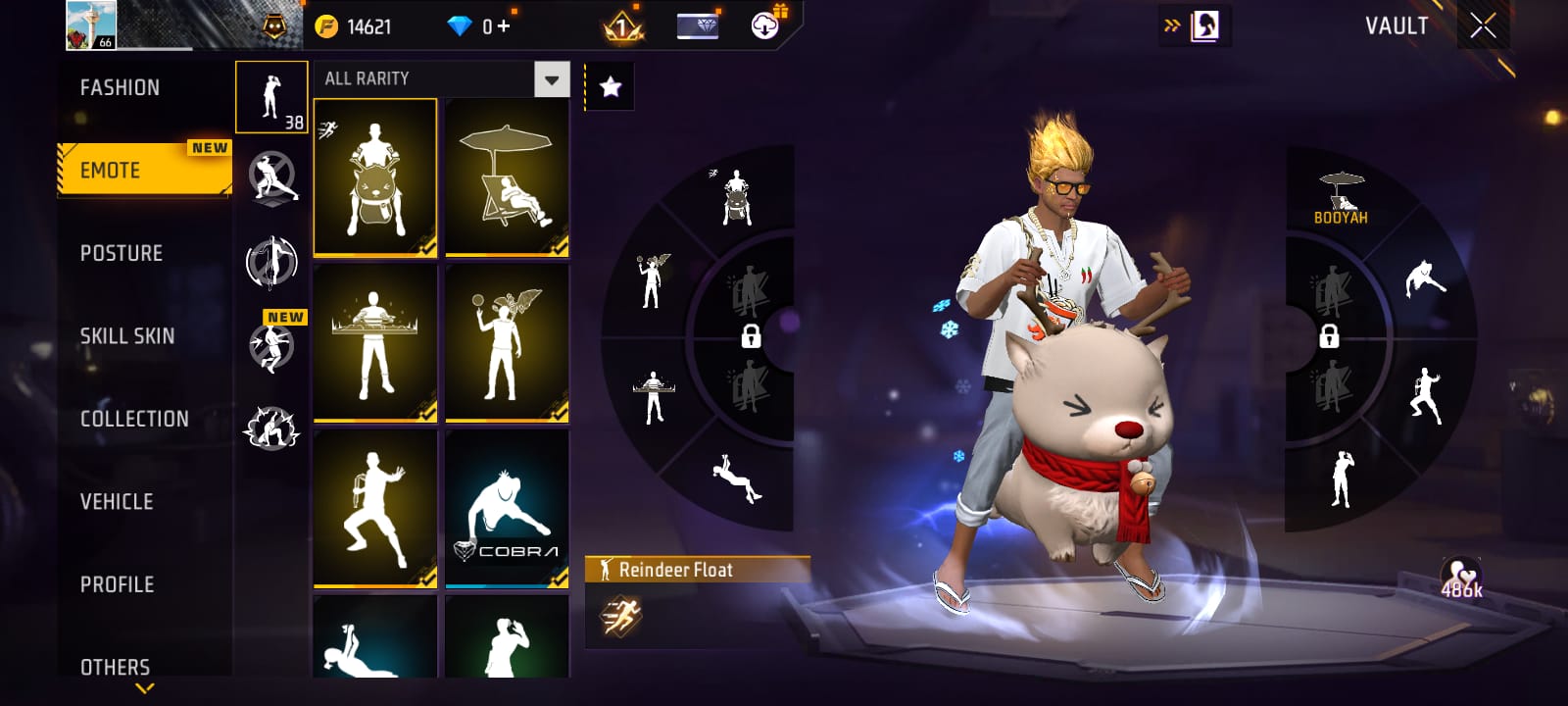The height and width of the screenshot is (706, 1568).
Task: Select the DJ turntable emote tile
Action: [x=375, y=343]
